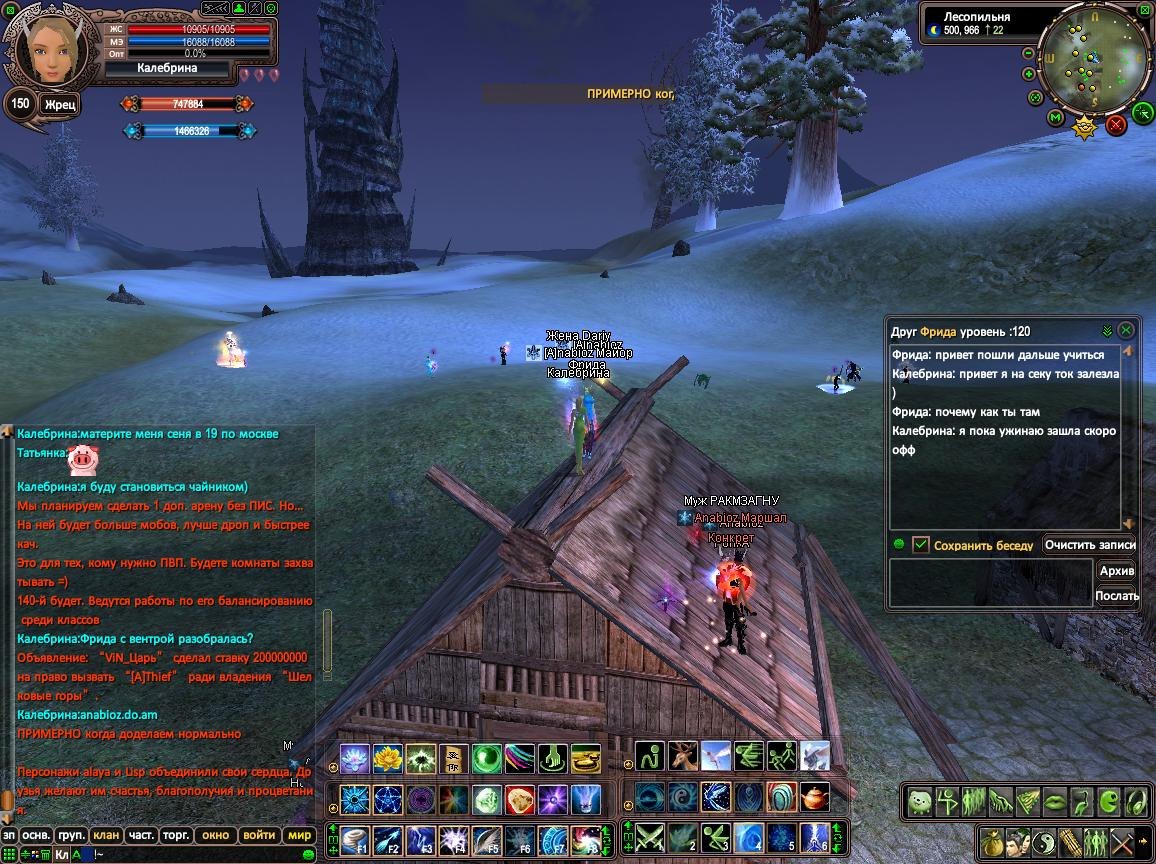The width and height of the screenshot is (1156, 864).
Task: Zoom in the minimap with plus button
Action: (x=1029, y=74)
